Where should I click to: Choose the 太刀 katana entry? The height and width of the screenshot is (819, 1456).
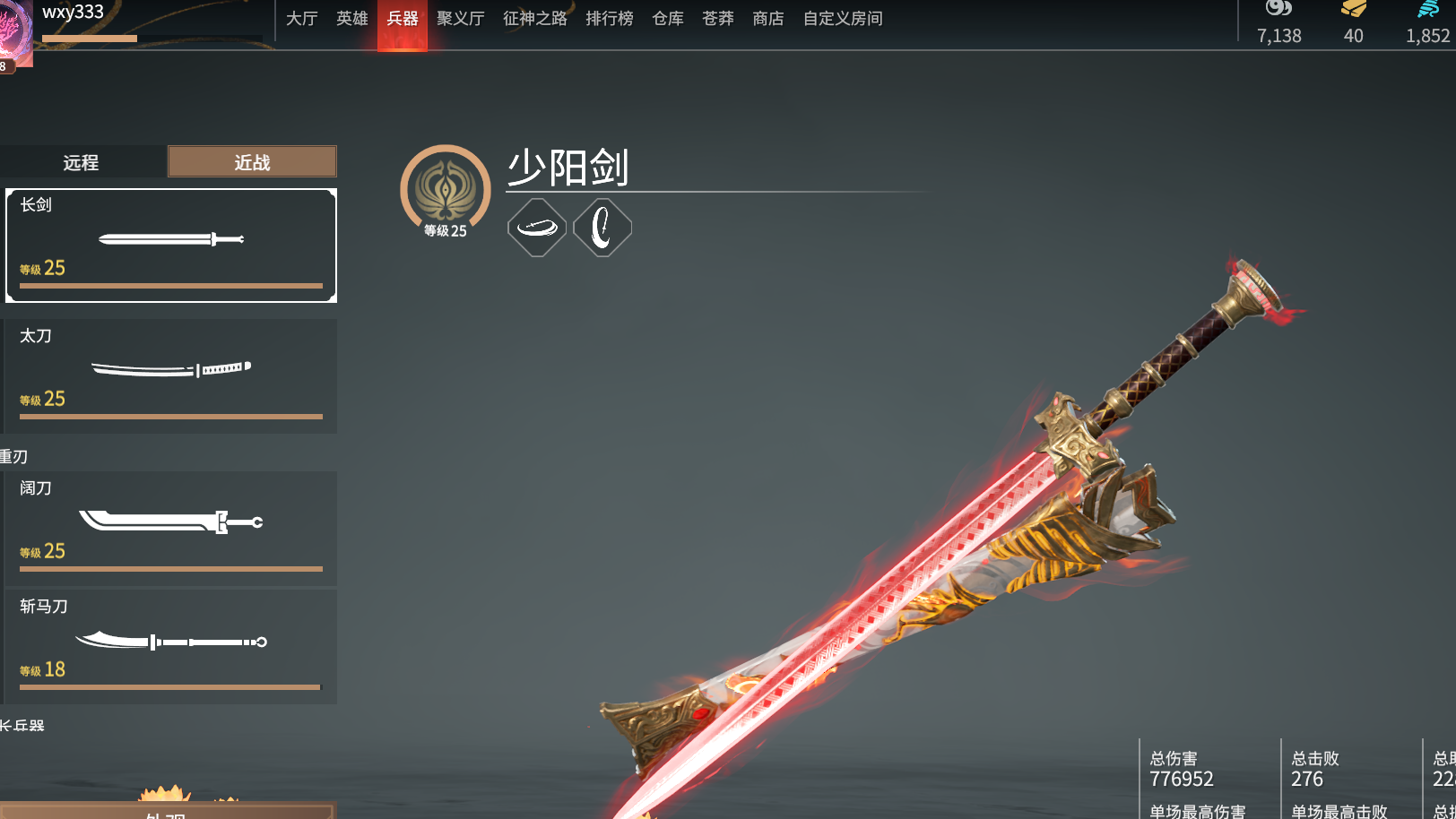(x=171, y=375)
